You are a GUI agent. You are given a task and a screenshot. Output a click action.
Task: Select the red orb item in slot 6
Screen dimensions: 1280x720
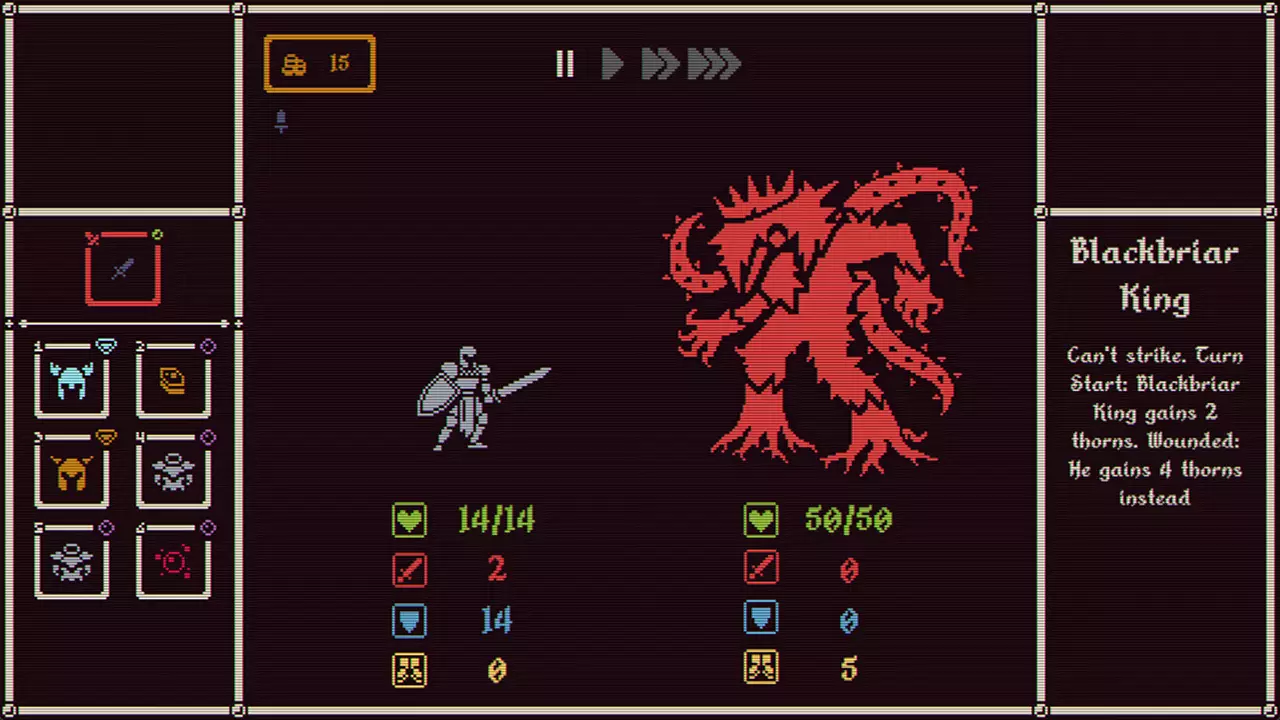173,563
